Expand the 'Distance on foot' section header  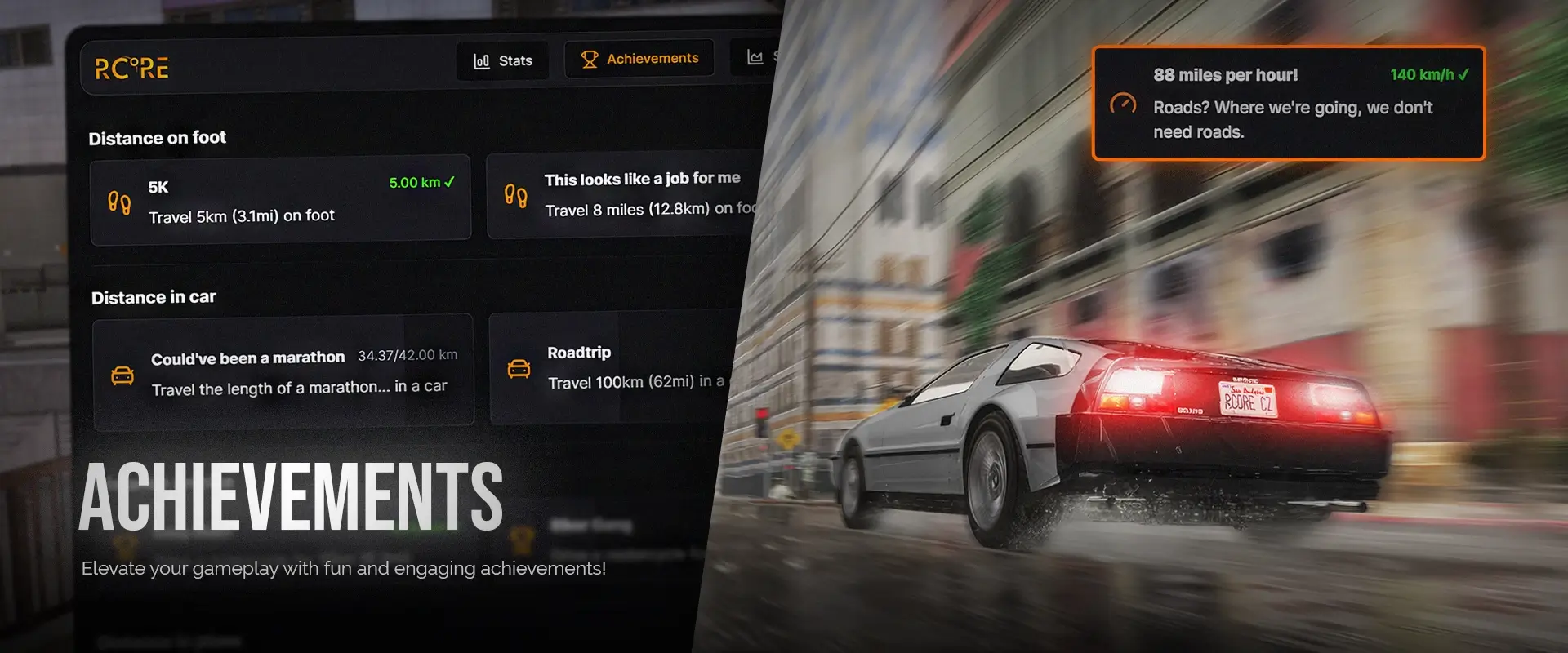[x=157, y=138]
